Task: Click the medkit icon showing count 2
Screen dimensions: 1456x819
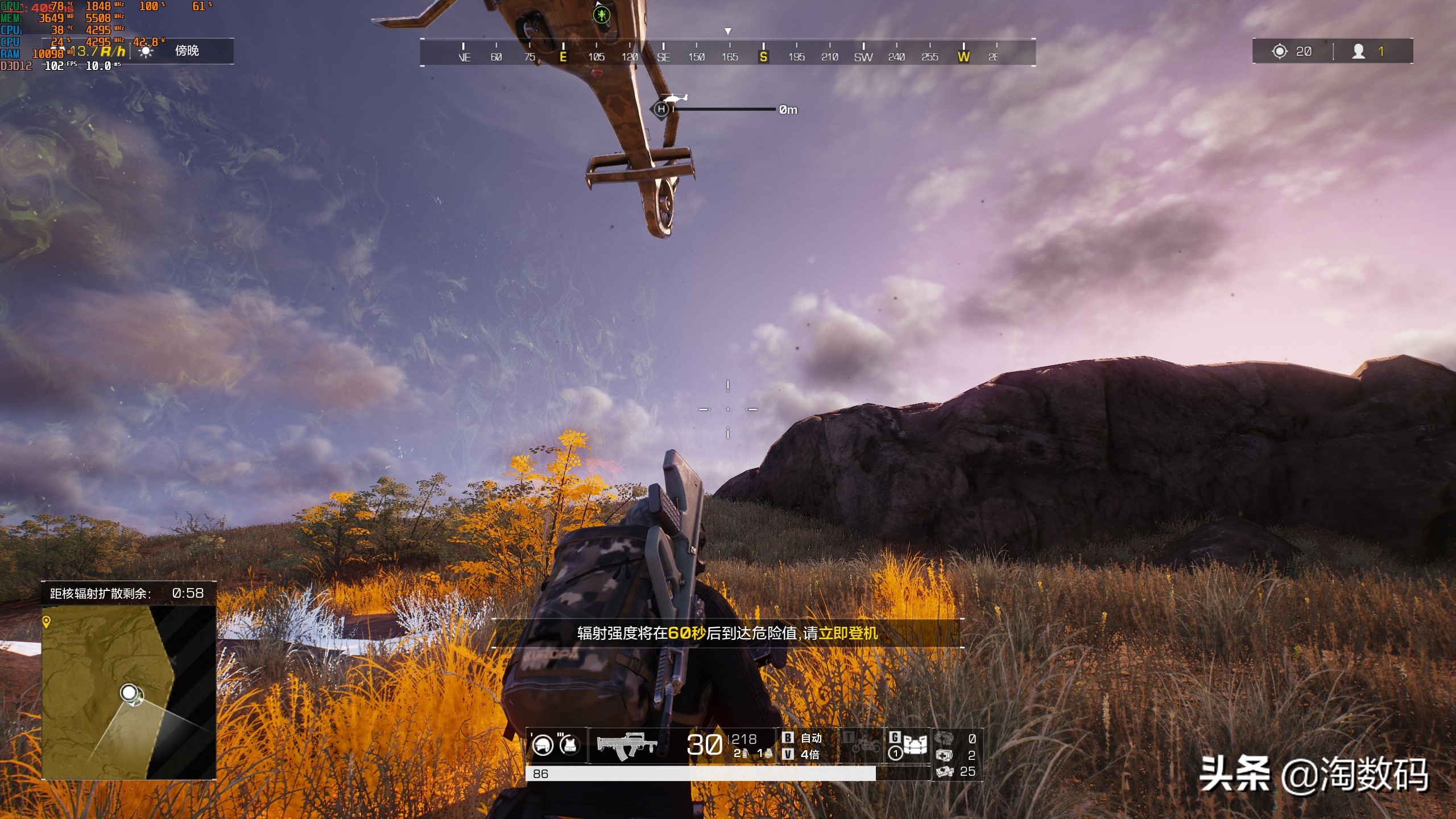Action: (945, 755)
